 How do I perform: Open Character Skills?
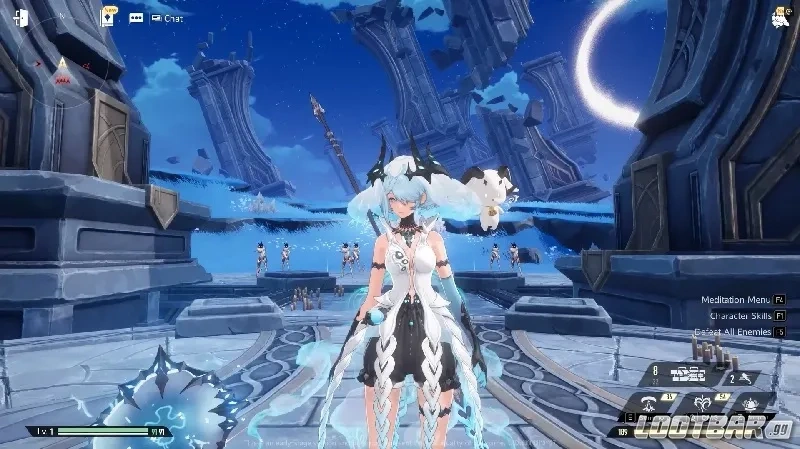tap(740, 315)
